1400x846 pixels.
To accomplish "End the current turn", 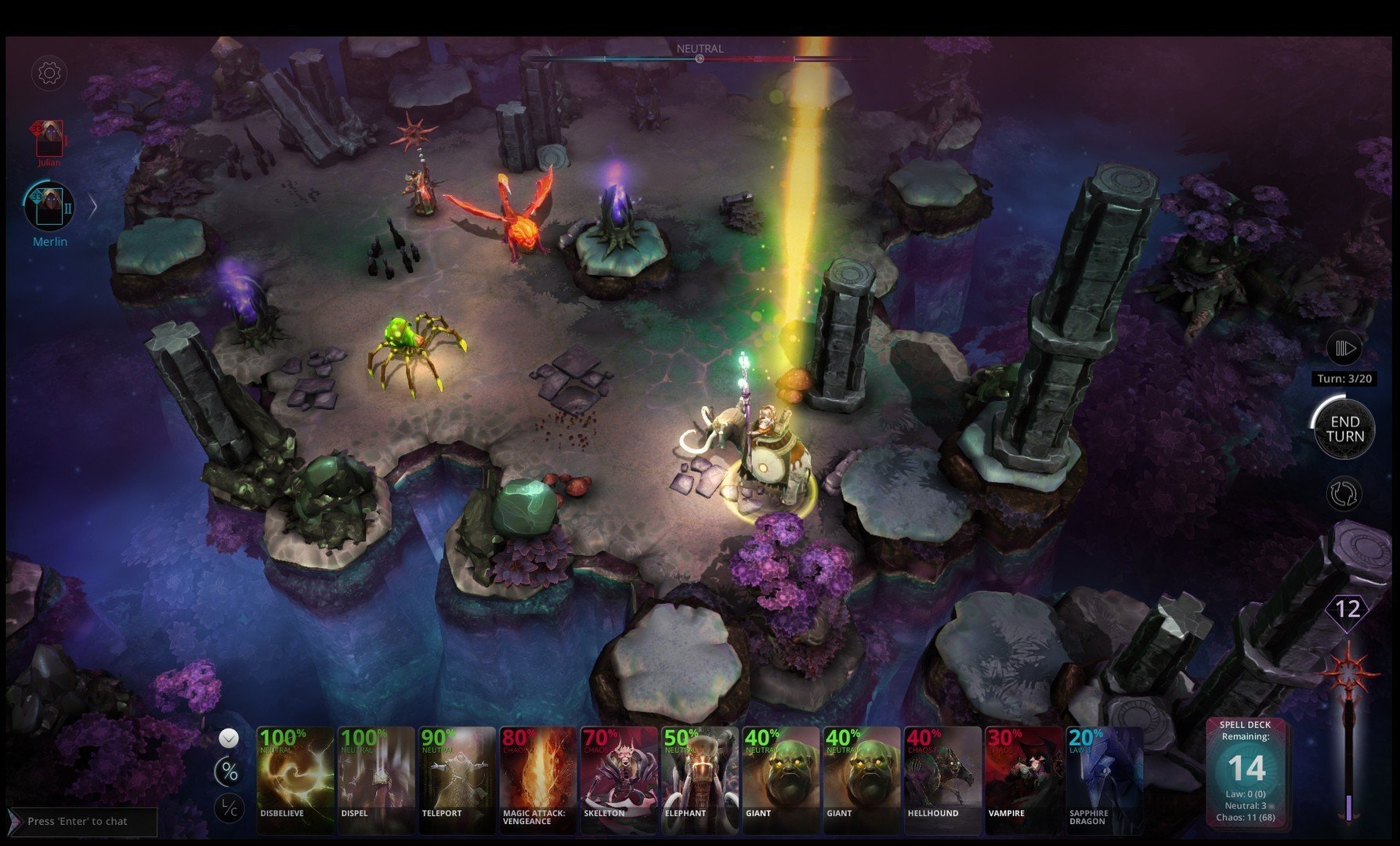I will pyautogui.click(x=1344, y=429).
